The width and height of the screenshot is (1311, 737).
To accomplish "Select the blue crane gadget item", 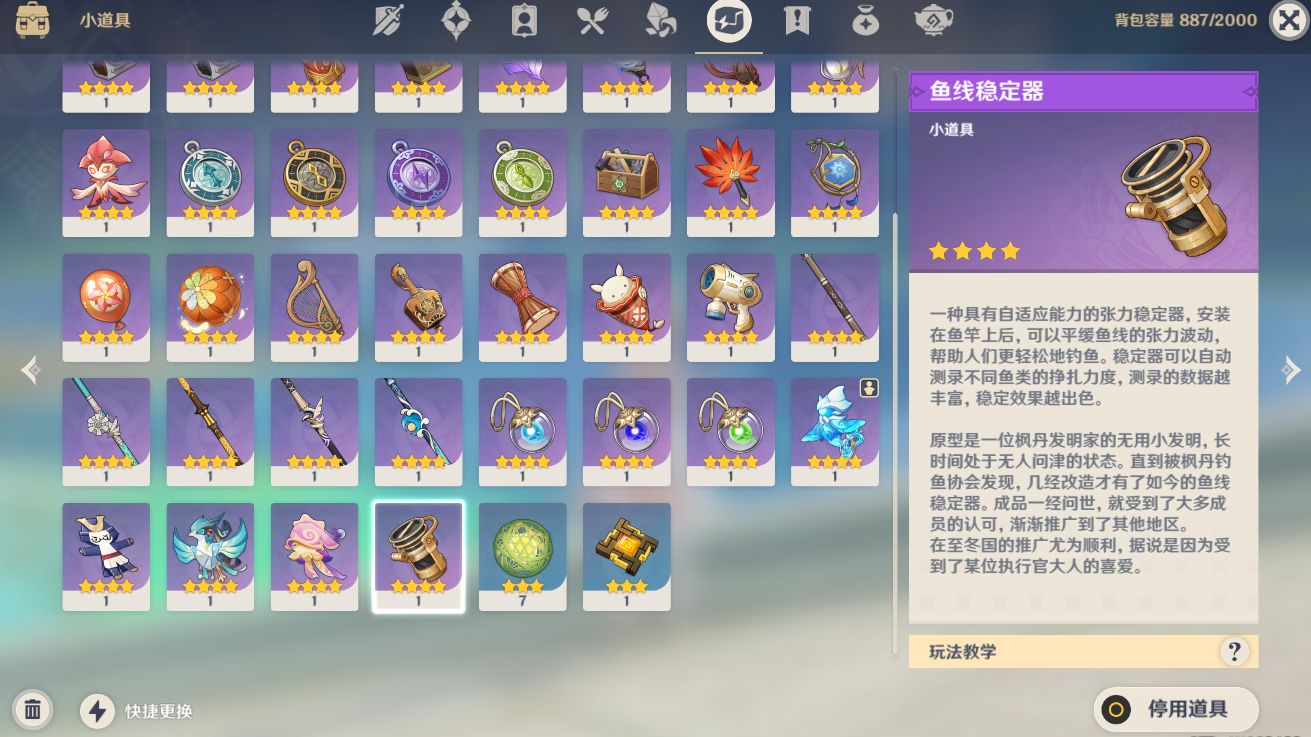I will [210, 556].
